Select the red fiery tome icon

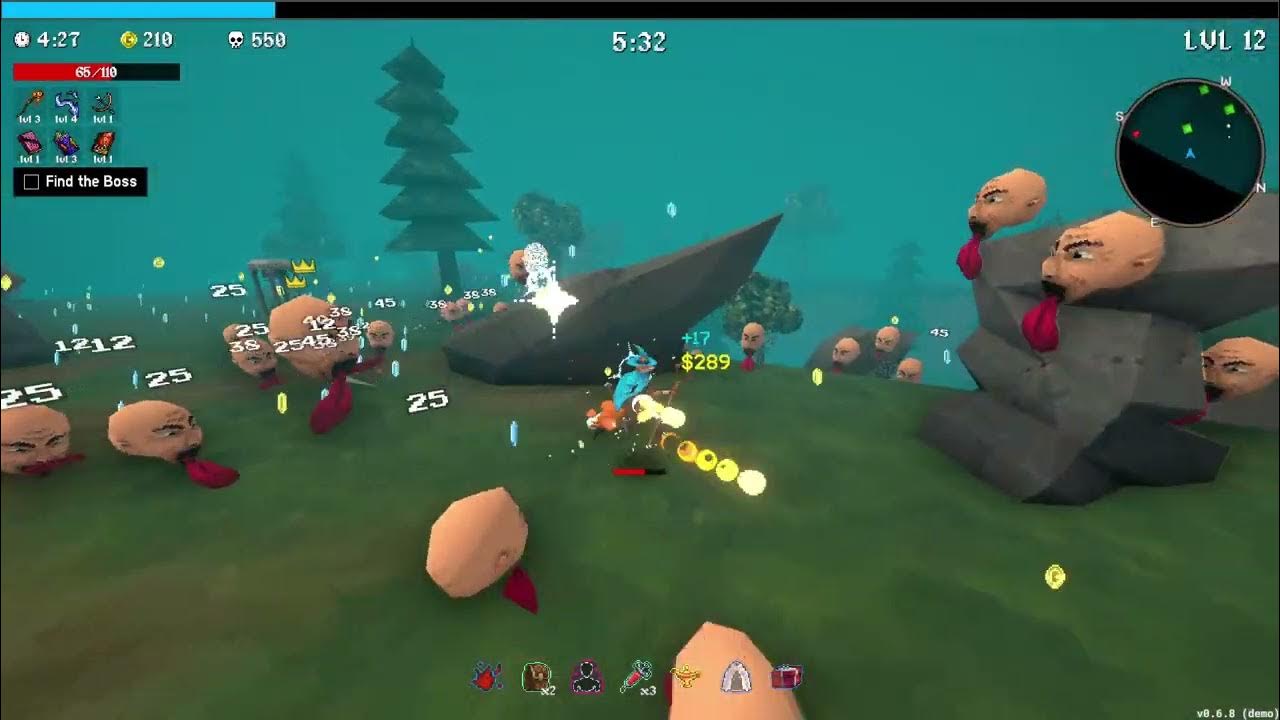pyautogui.click(x=102, y=143)
